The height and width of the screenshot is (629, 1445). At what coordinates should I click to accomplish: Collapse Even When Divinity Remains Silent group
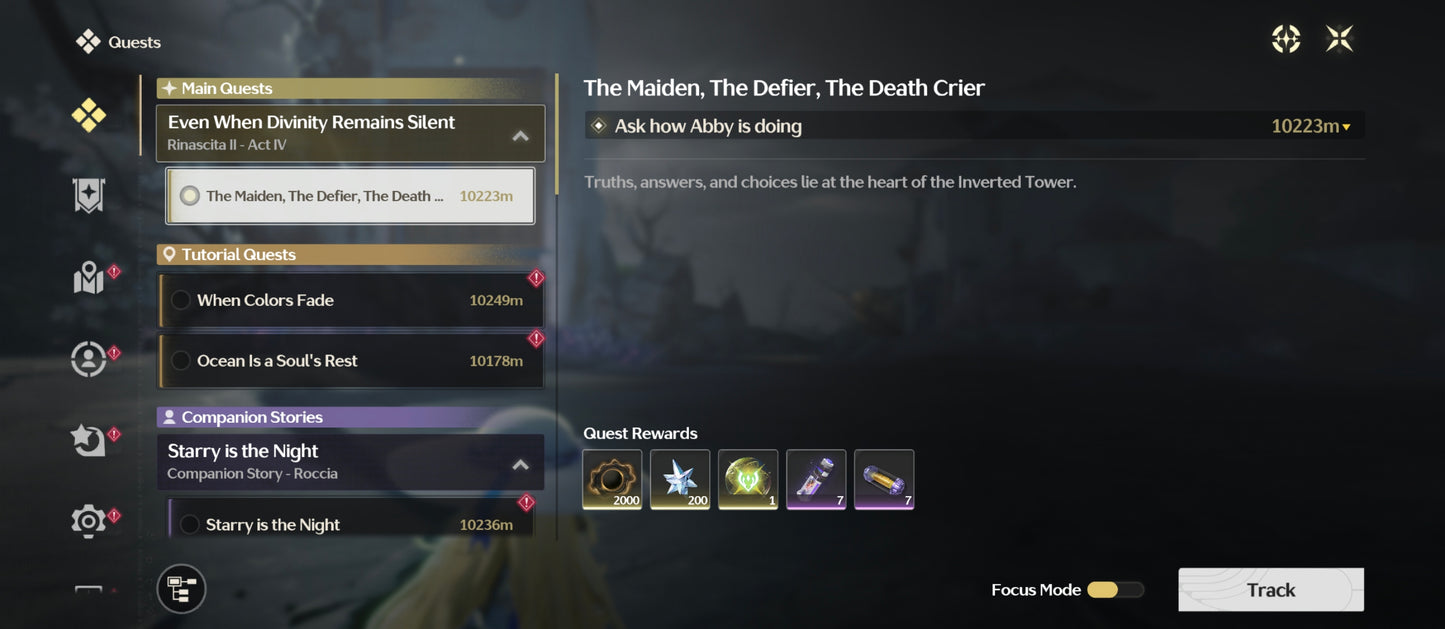pyautogui.click(x=520, y=135)
